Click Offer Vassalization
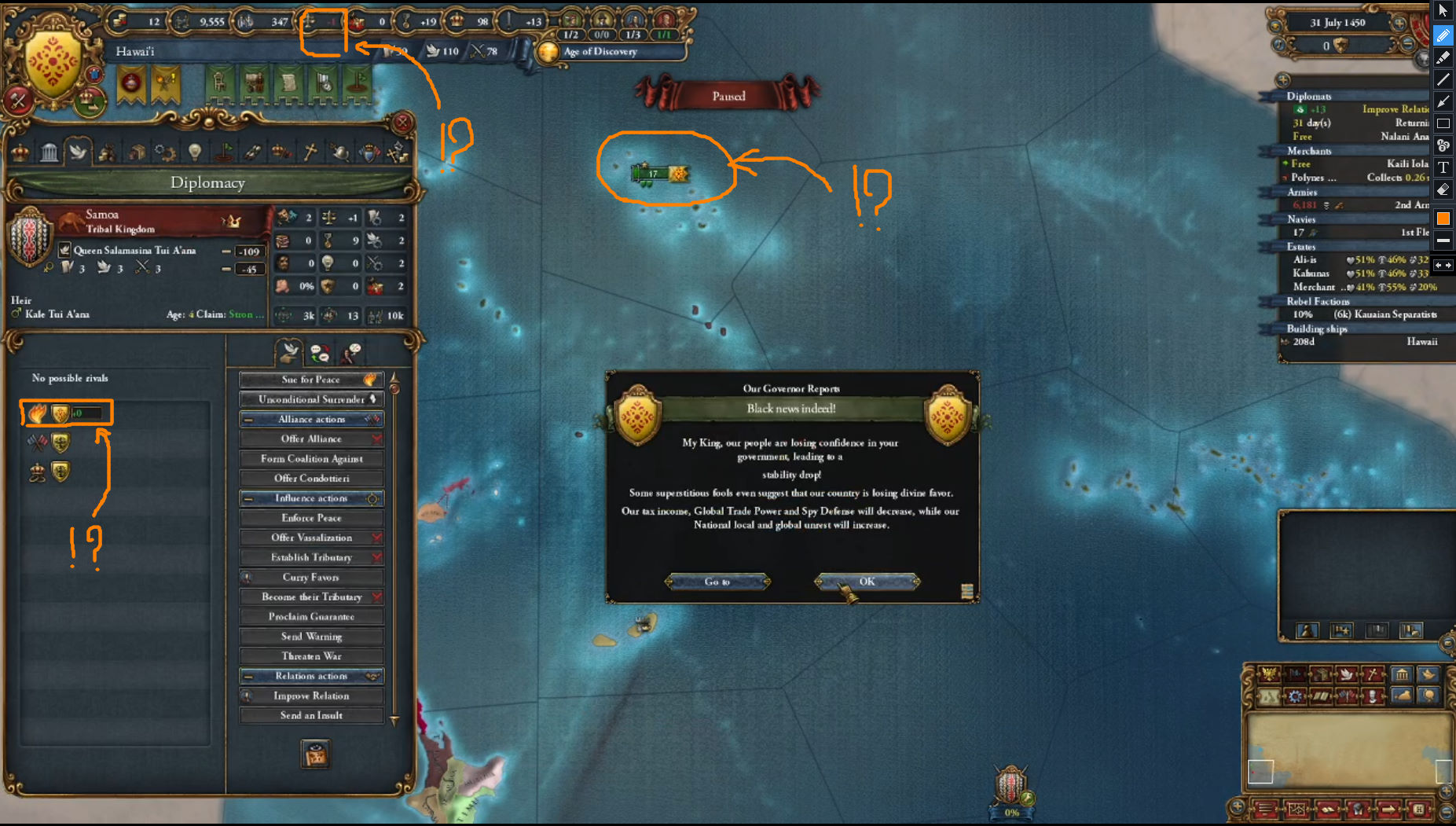Image resolution: width=1456 pixels, height=826 pixels. click(311, 538)
